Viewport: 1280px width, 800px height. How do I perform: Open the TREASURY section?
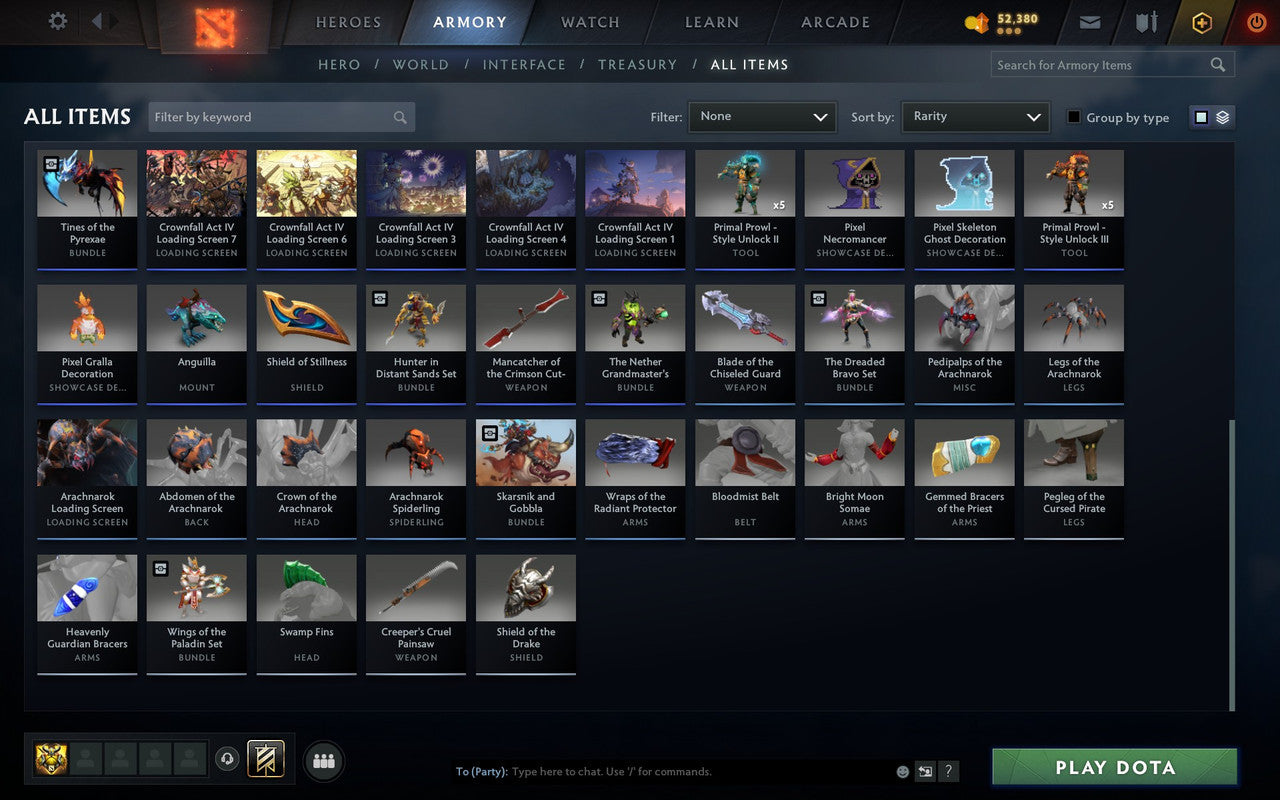point(637,64)
